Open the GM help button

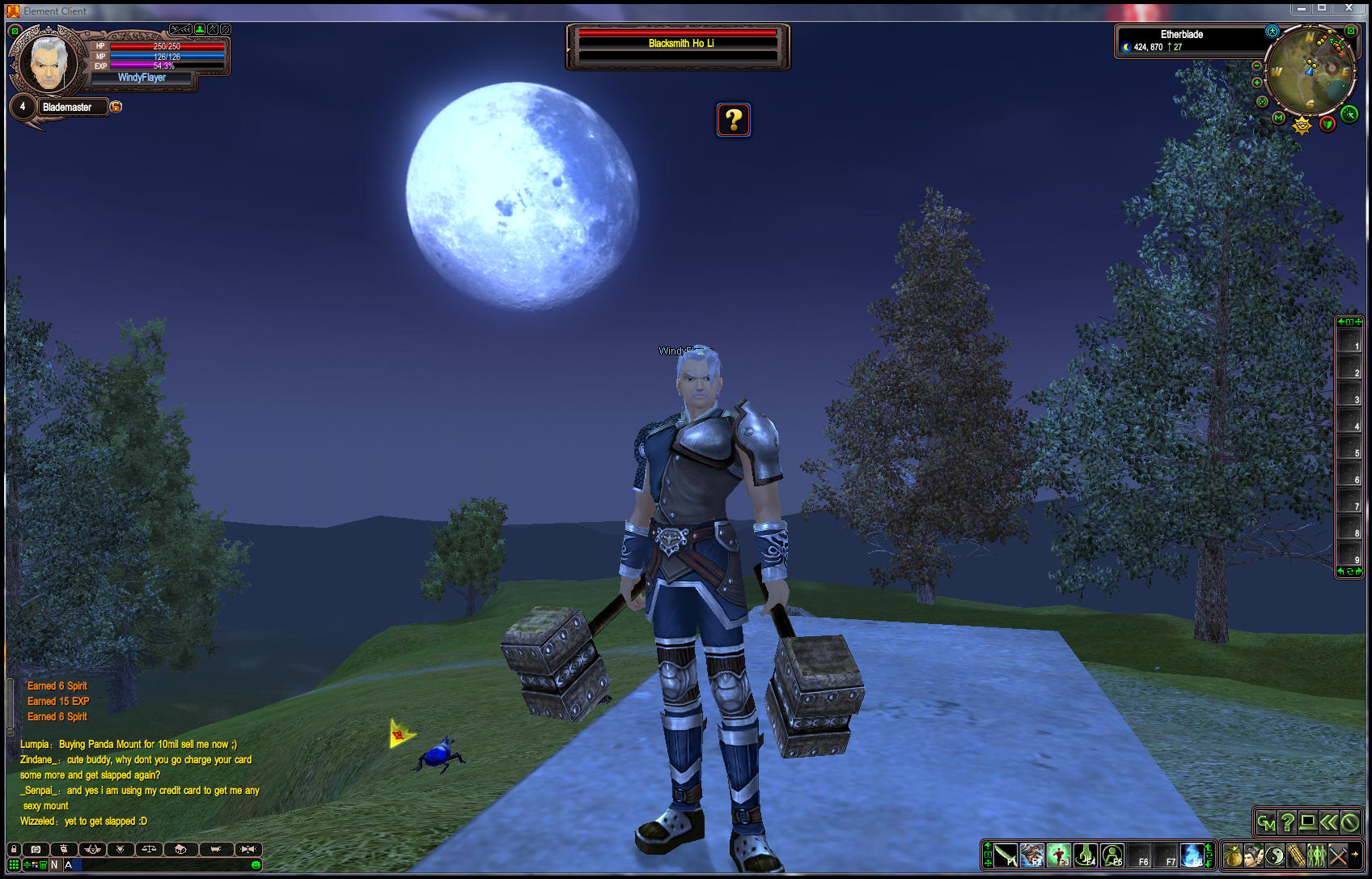1266,823
